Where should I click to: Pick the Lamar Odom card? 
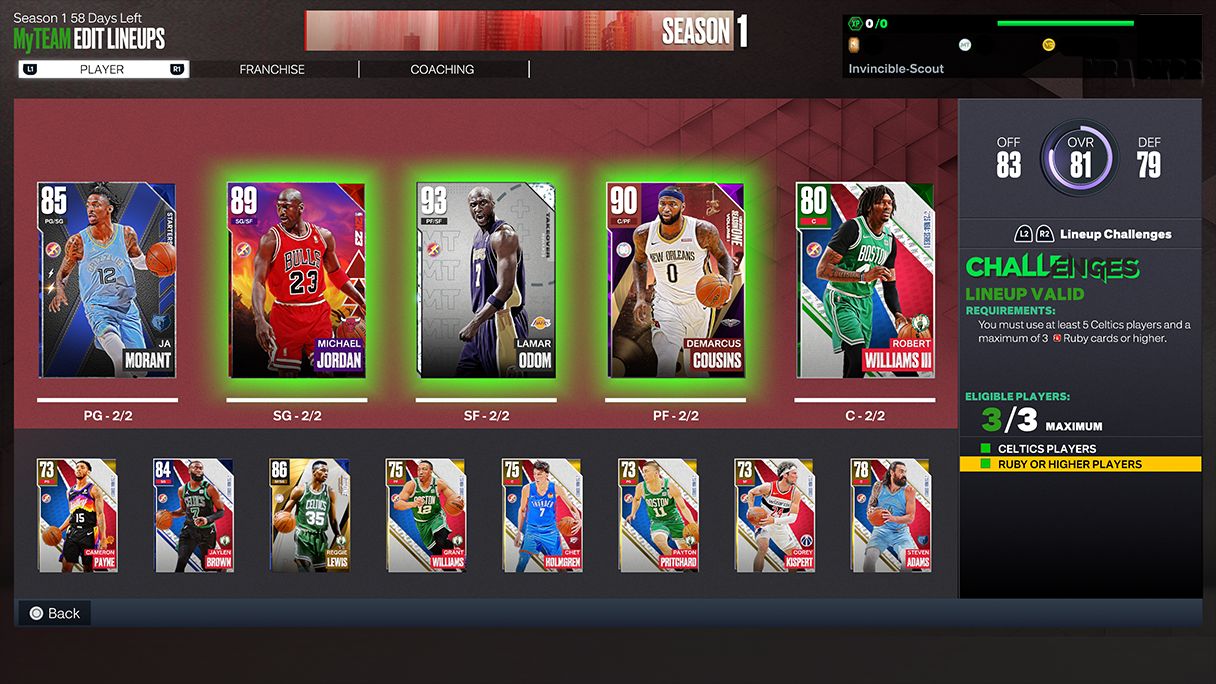point(486,280)
